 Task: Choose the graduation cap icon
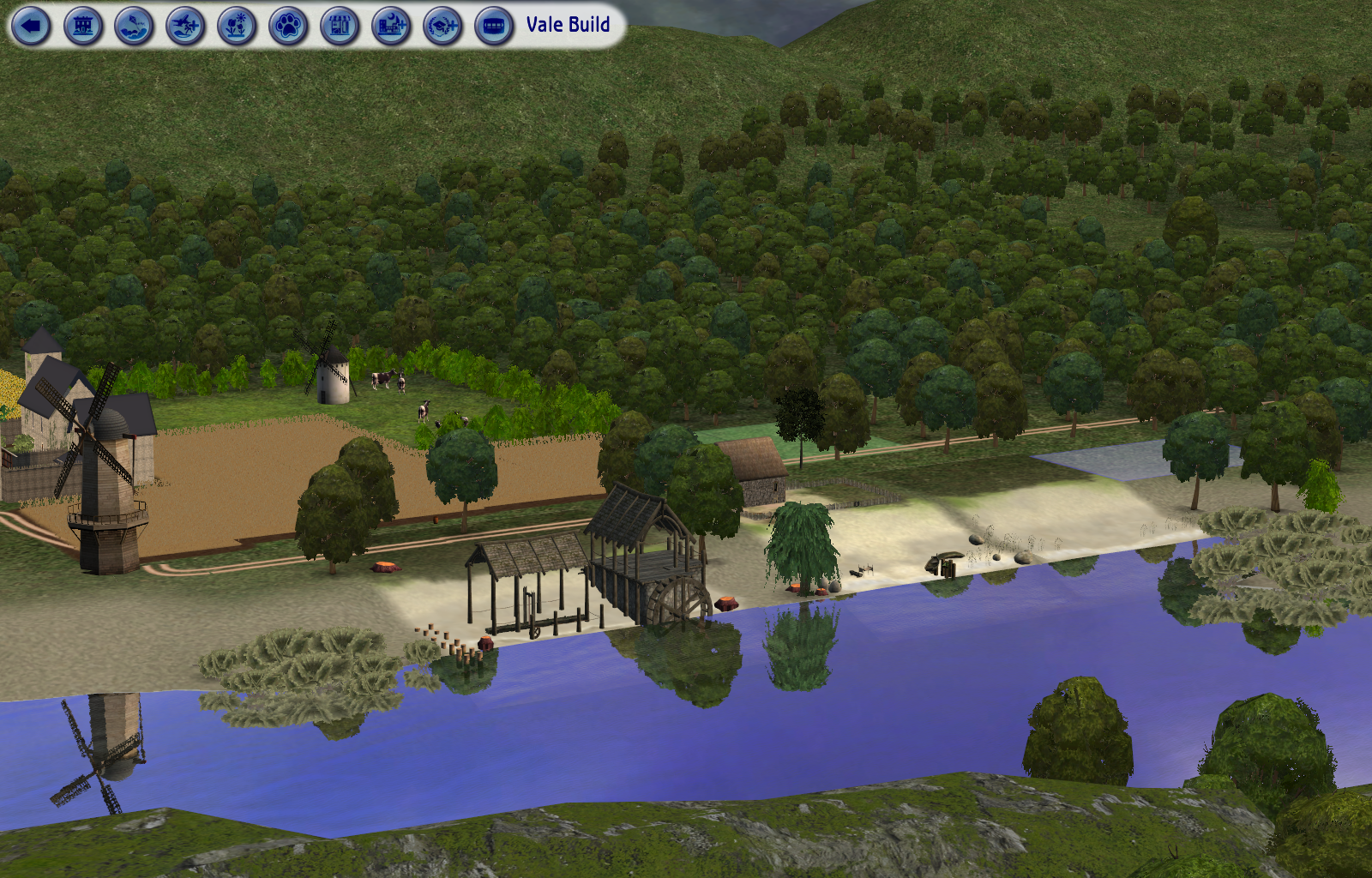443,27
